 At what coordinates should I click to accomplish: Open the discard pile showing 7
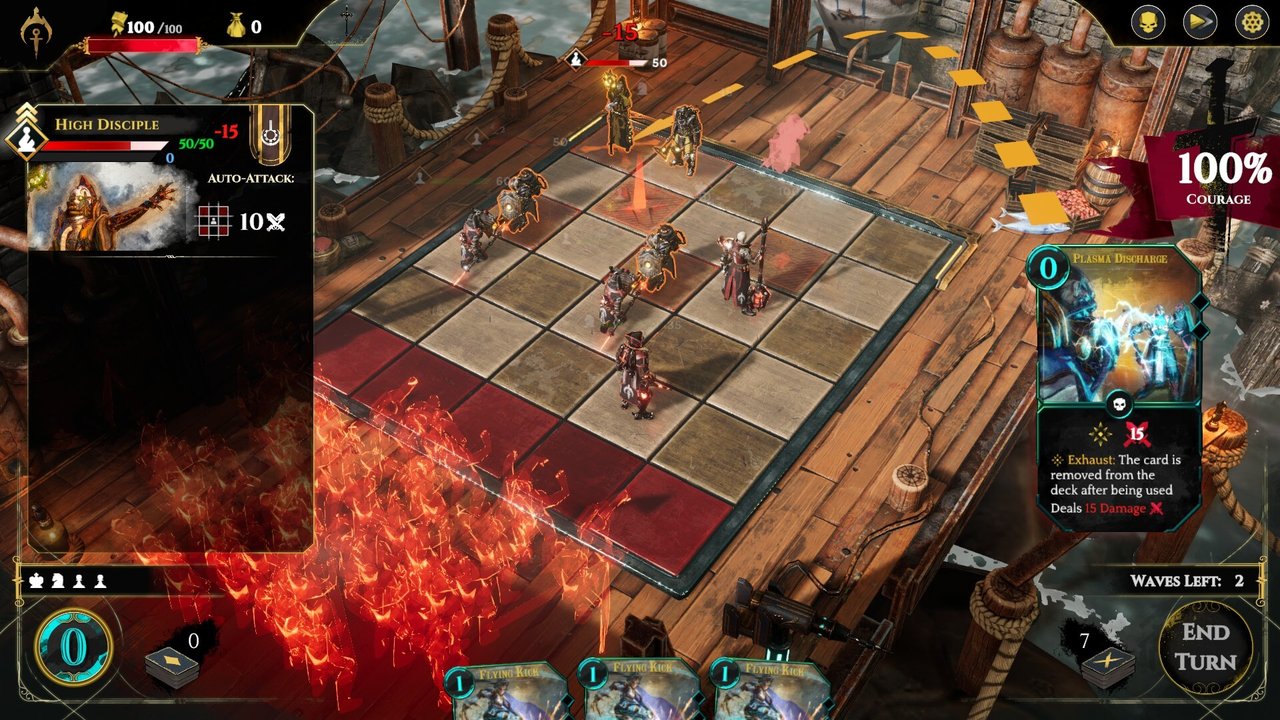click(x=1108, y=662)
